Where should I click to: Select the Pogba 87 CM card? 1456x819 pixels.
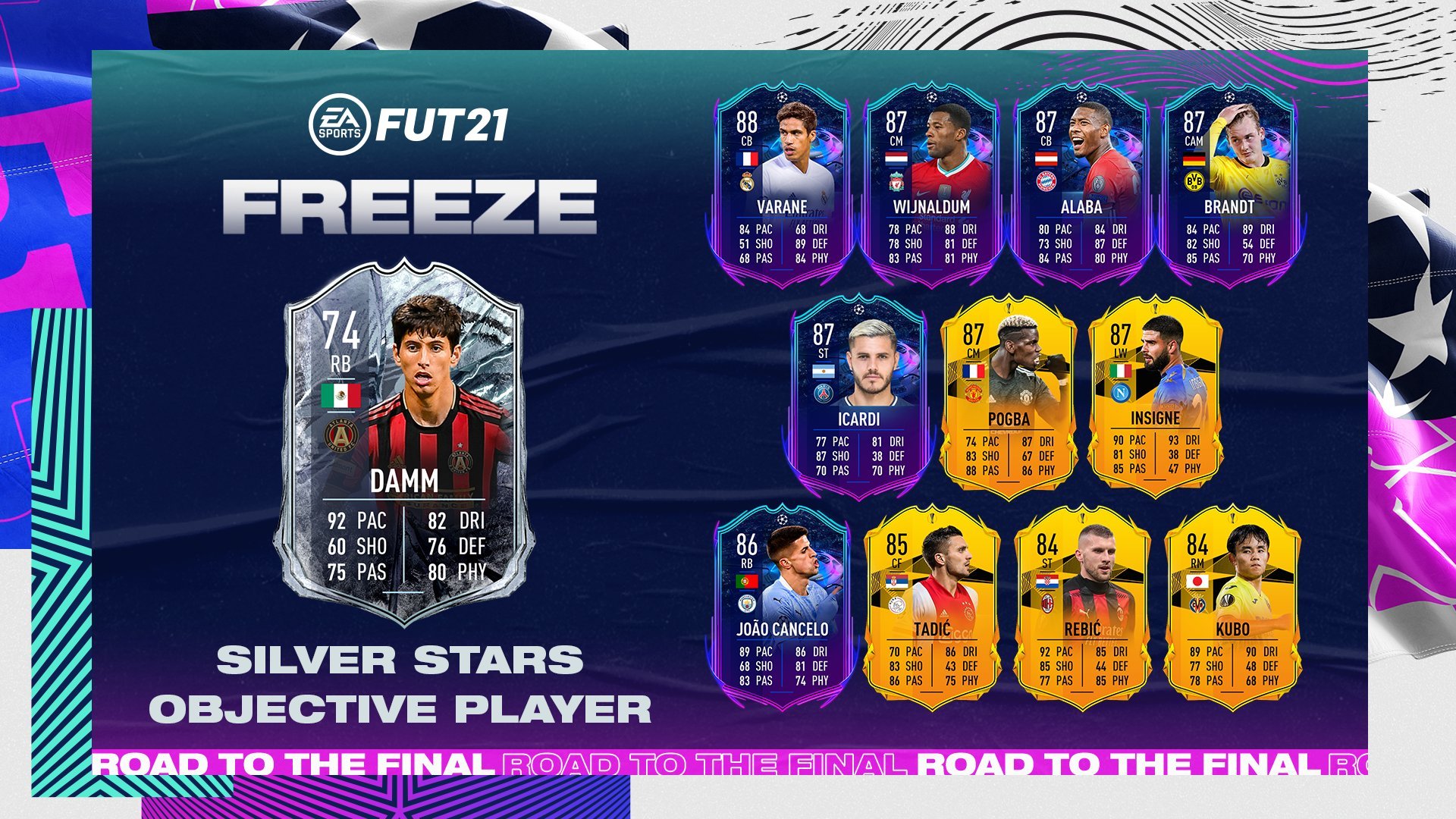[1008, 398]
